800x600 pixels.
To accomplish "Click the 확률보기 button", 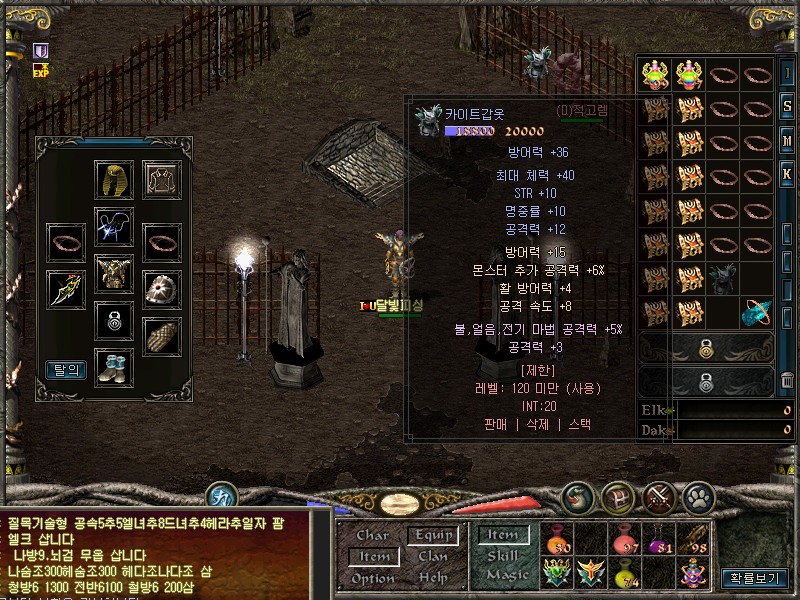I will 754,578.
